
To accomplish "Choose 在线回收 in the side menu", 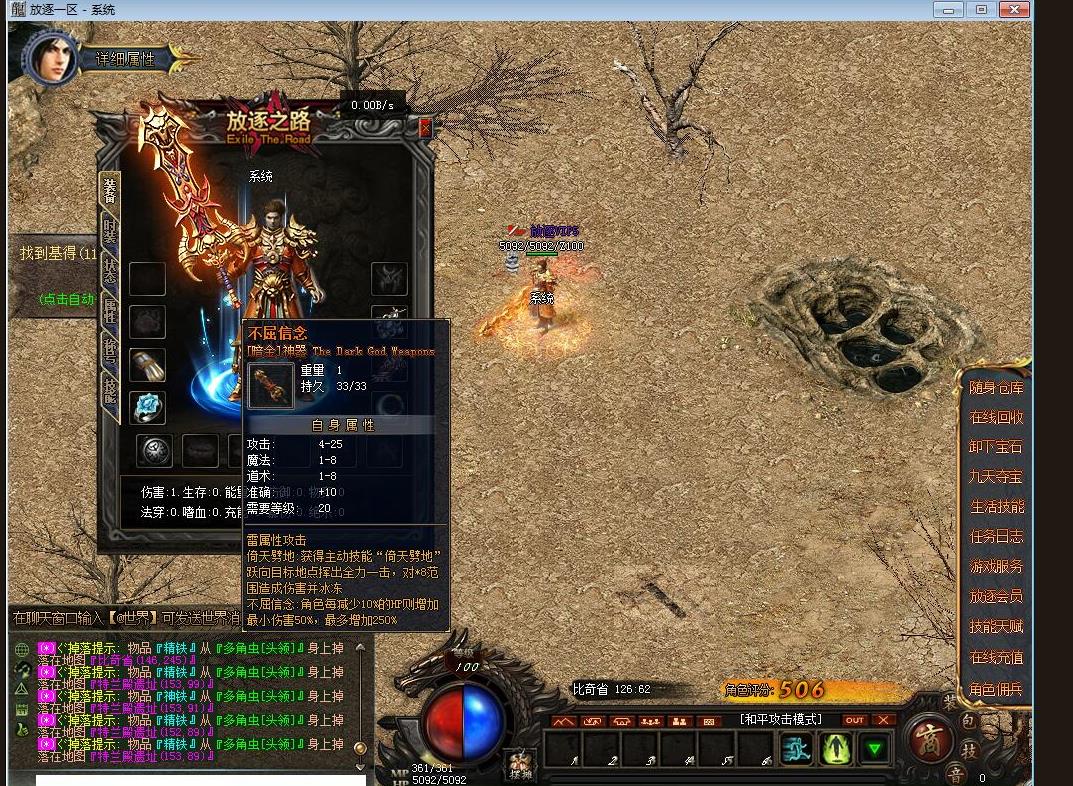I will [995, 417].
